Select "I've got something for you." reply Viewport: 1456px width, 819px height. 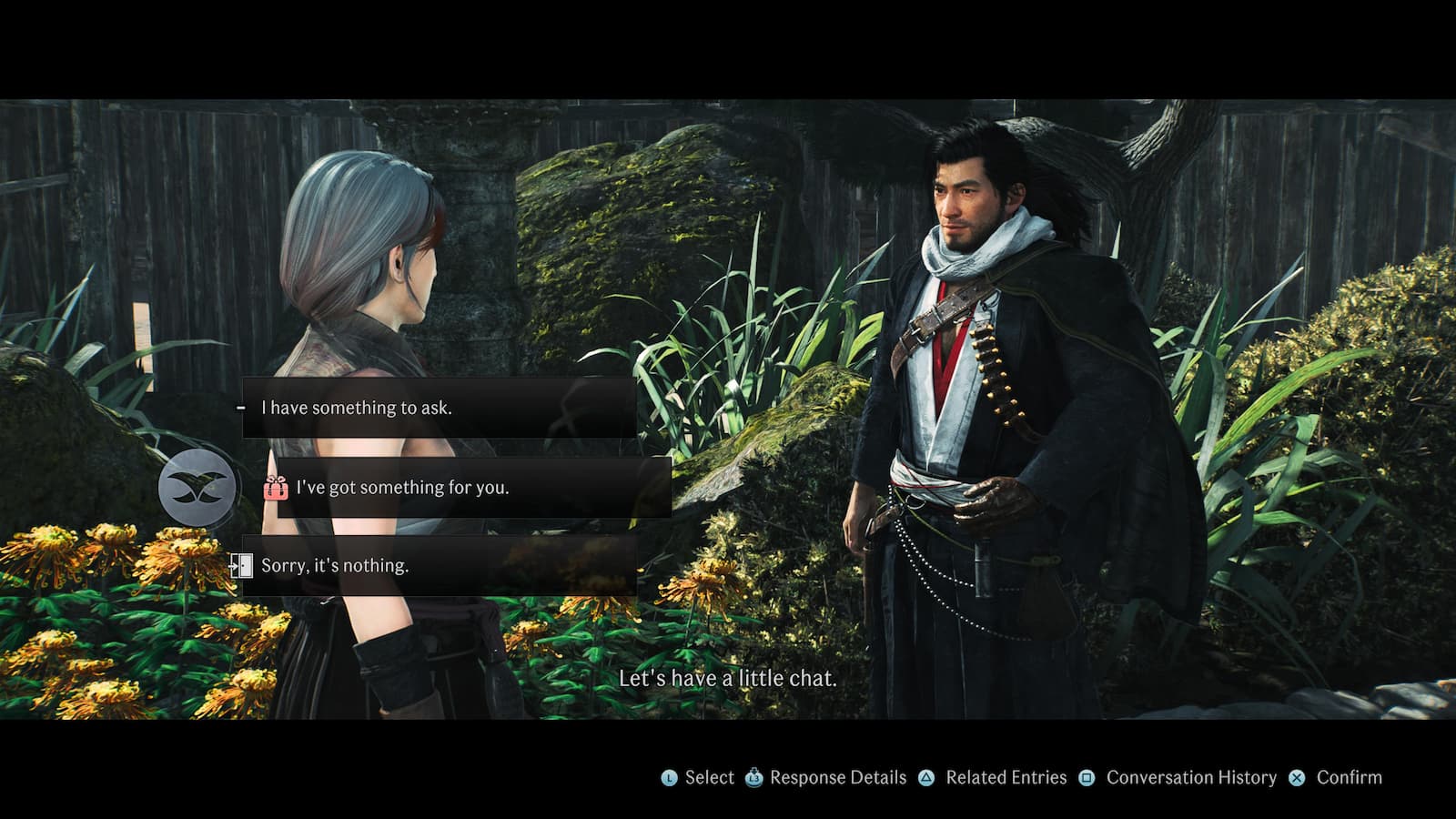473,488
